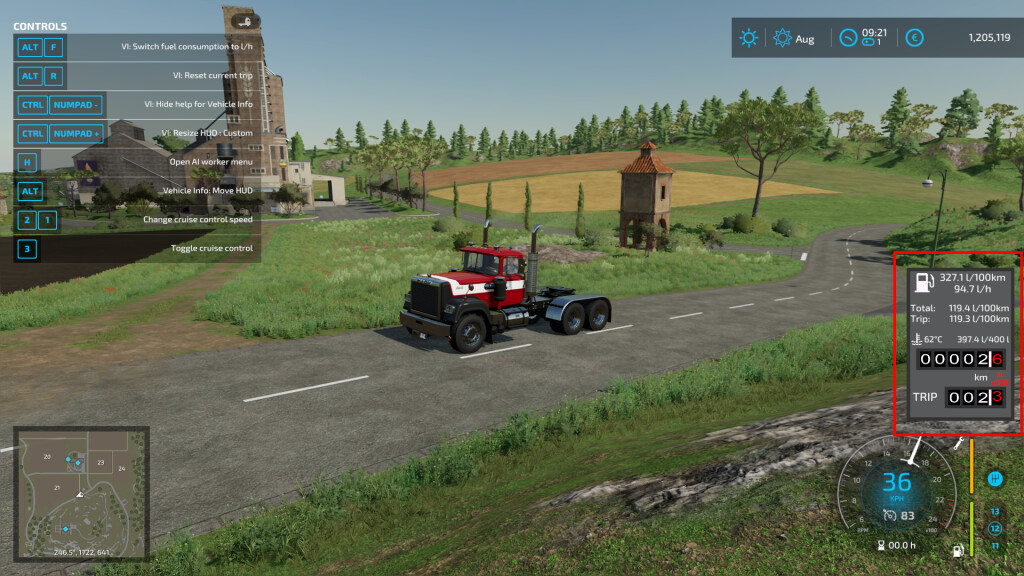1024x576 pixels.
Task: Click the clock time icon
Action: (848, 38)
